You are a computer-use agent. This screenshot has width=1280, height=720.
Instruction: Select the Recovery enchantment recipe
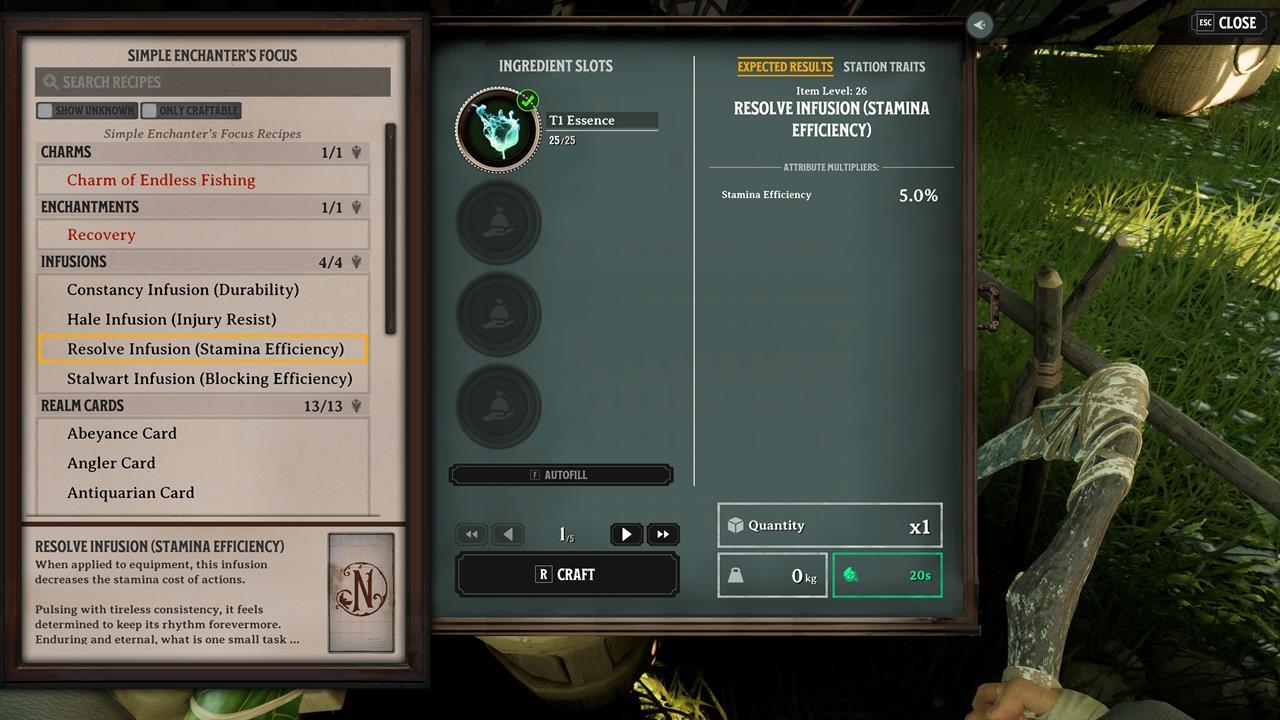(x=101, y=235)
